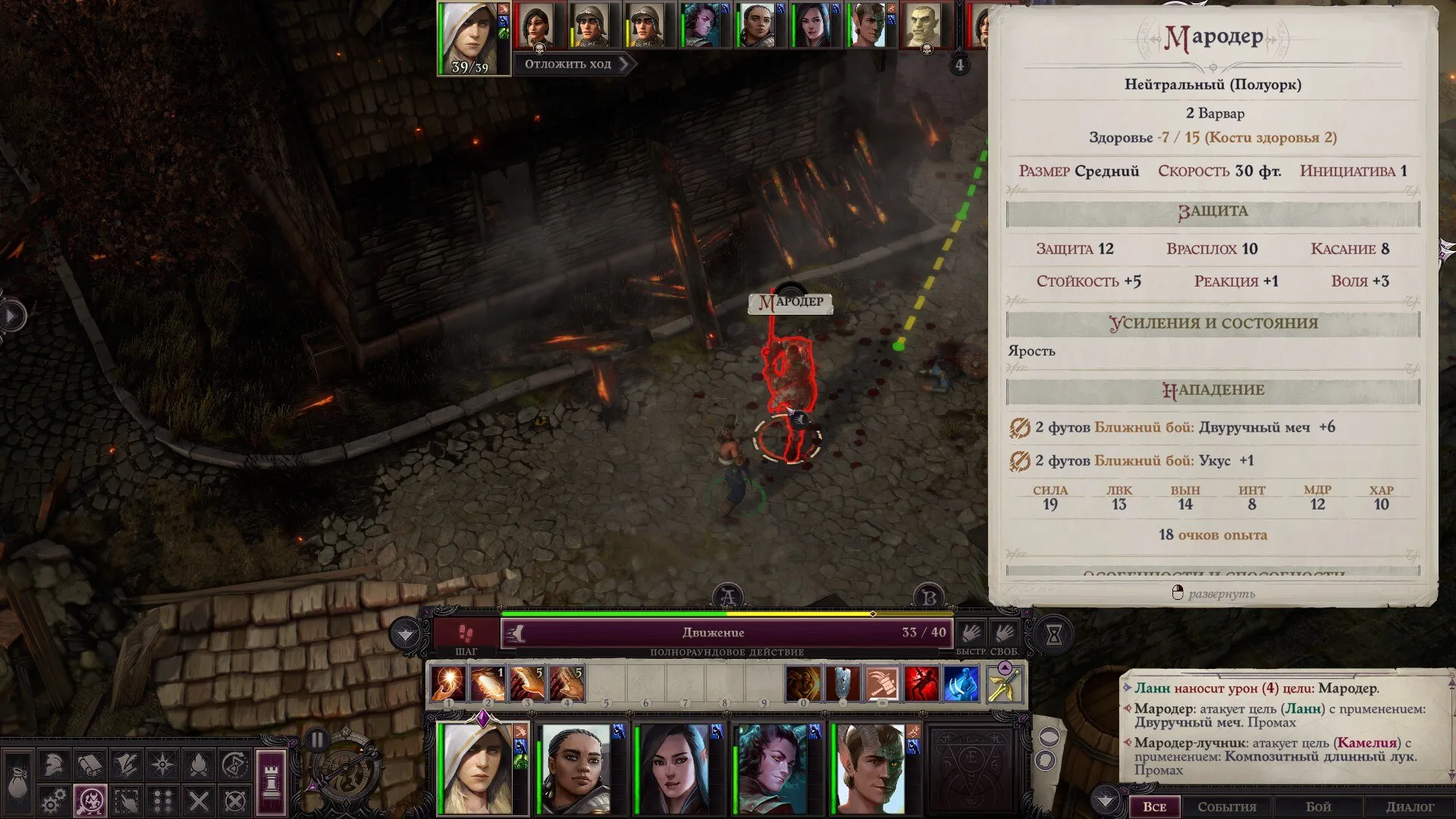End turn with the hourglass button
1456x819 pixels.
pos(1054,635)
